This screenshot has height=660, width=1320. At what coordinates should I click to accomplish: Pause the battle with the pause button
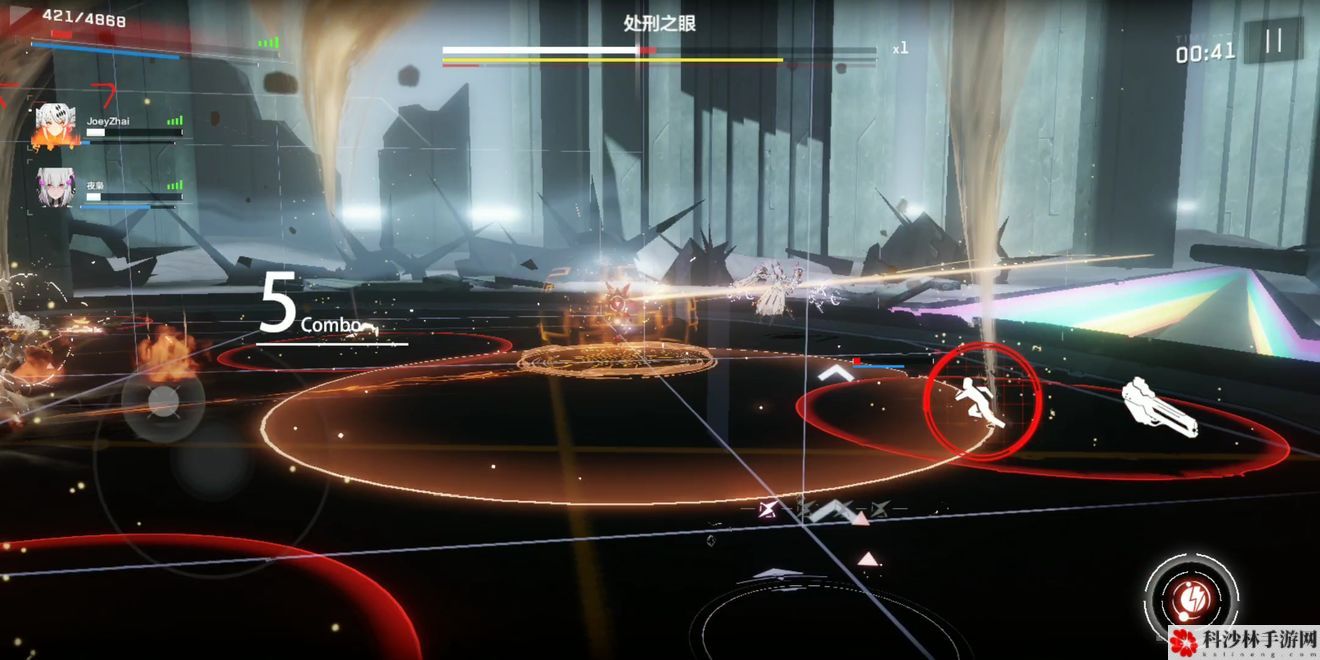coord(1273,42)
